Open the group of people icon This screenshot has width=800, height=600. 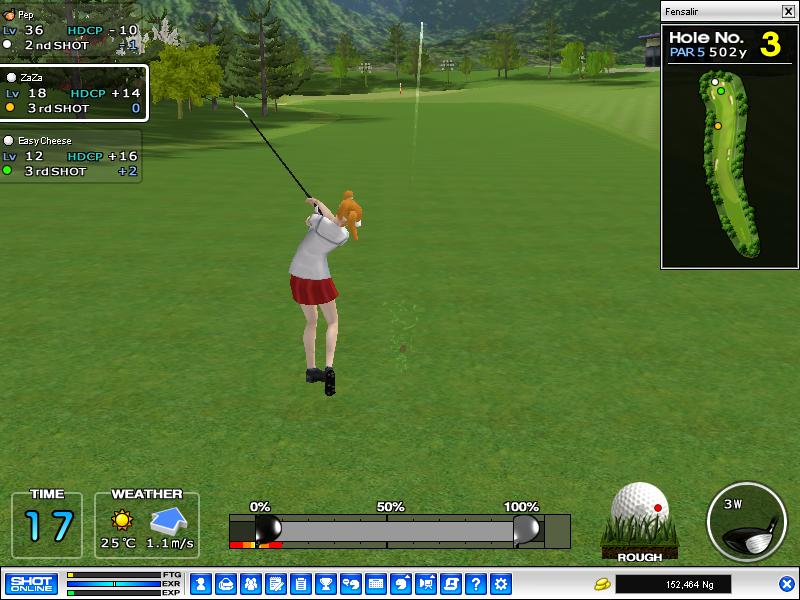251,584
